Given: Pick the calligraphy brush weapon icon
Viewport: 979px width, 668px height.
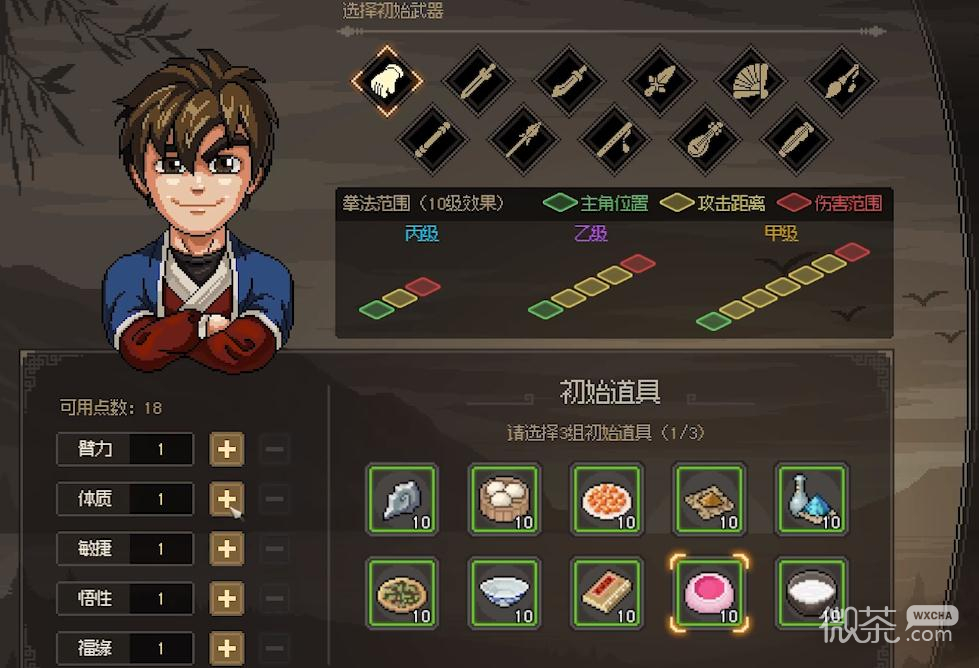Looking at the screenshot, I should 840,81.
